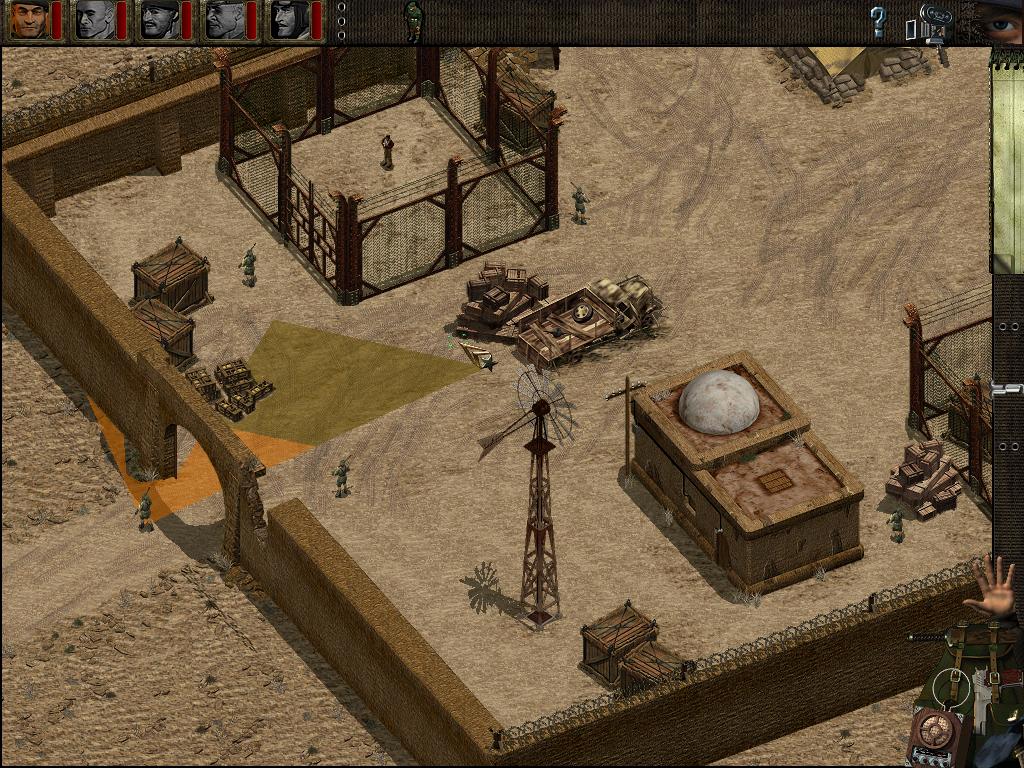The width and height of the screenshot is (1024, 768).
Task: Pick the fourth commando portrait facing left
Action: point(225,20)
